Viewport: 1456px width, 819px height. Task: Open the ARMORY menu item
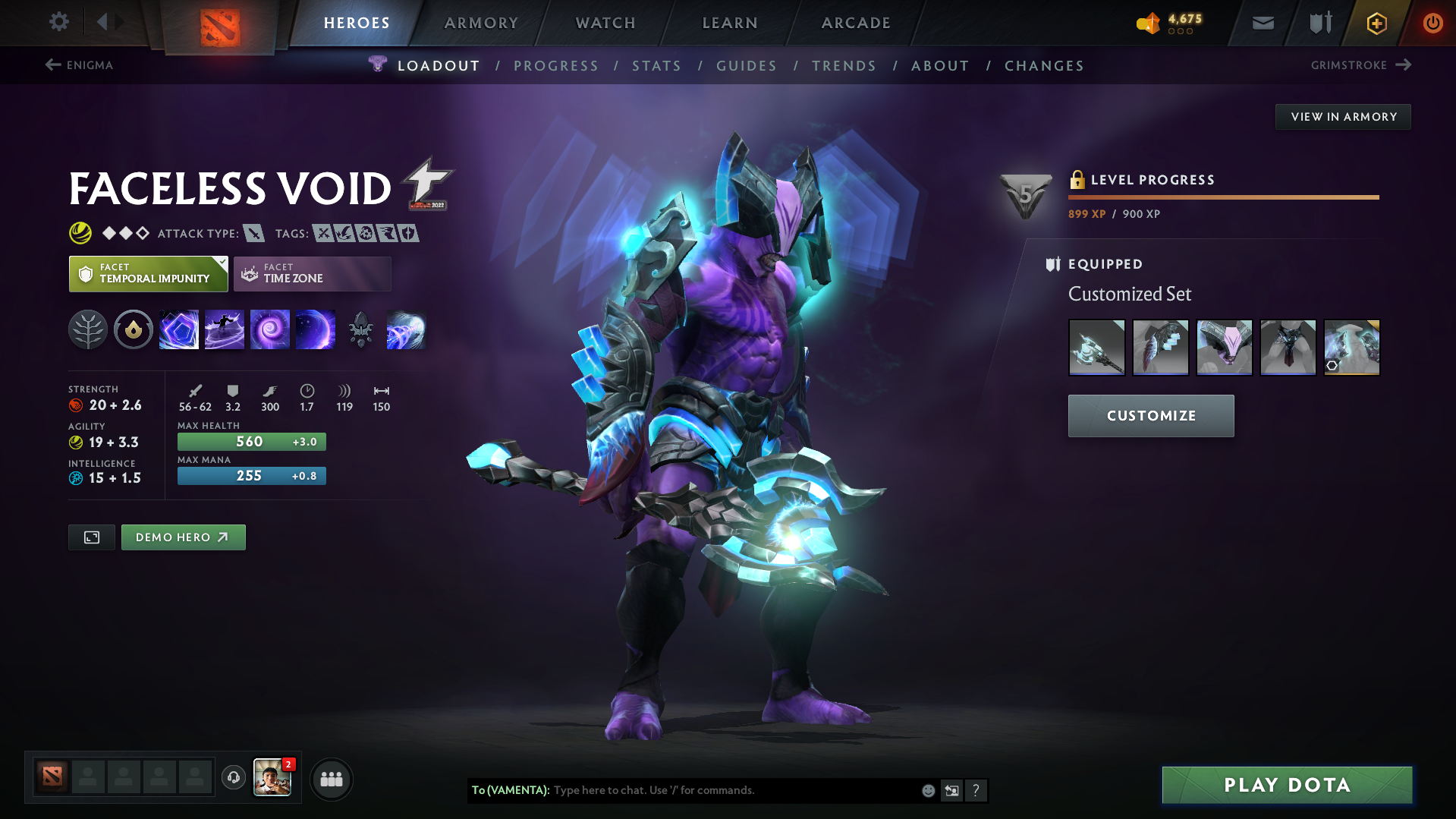(481, 23)
